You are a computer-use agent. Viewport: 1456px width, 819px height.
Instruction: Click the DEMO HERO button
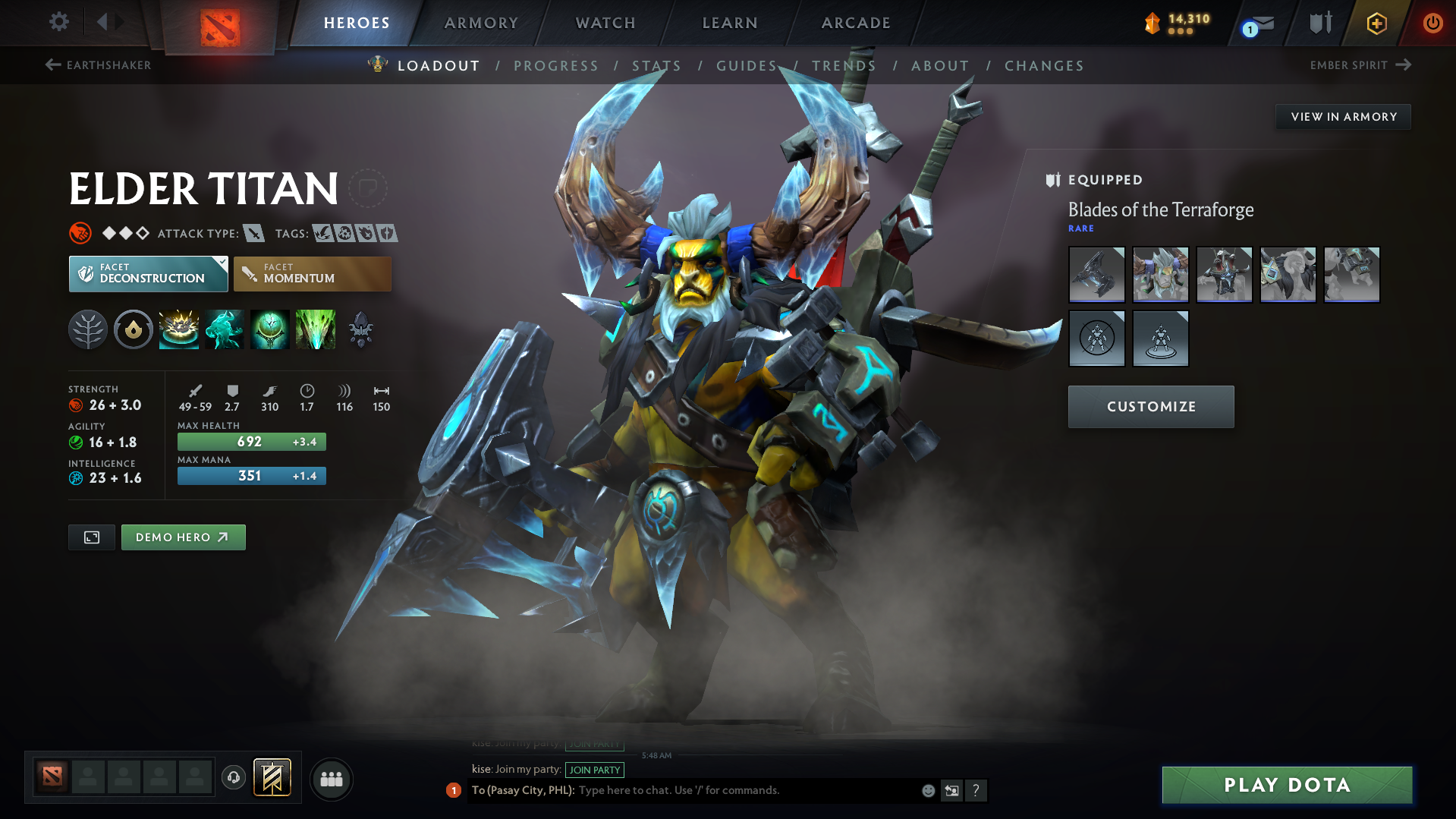tap(183, 537)
